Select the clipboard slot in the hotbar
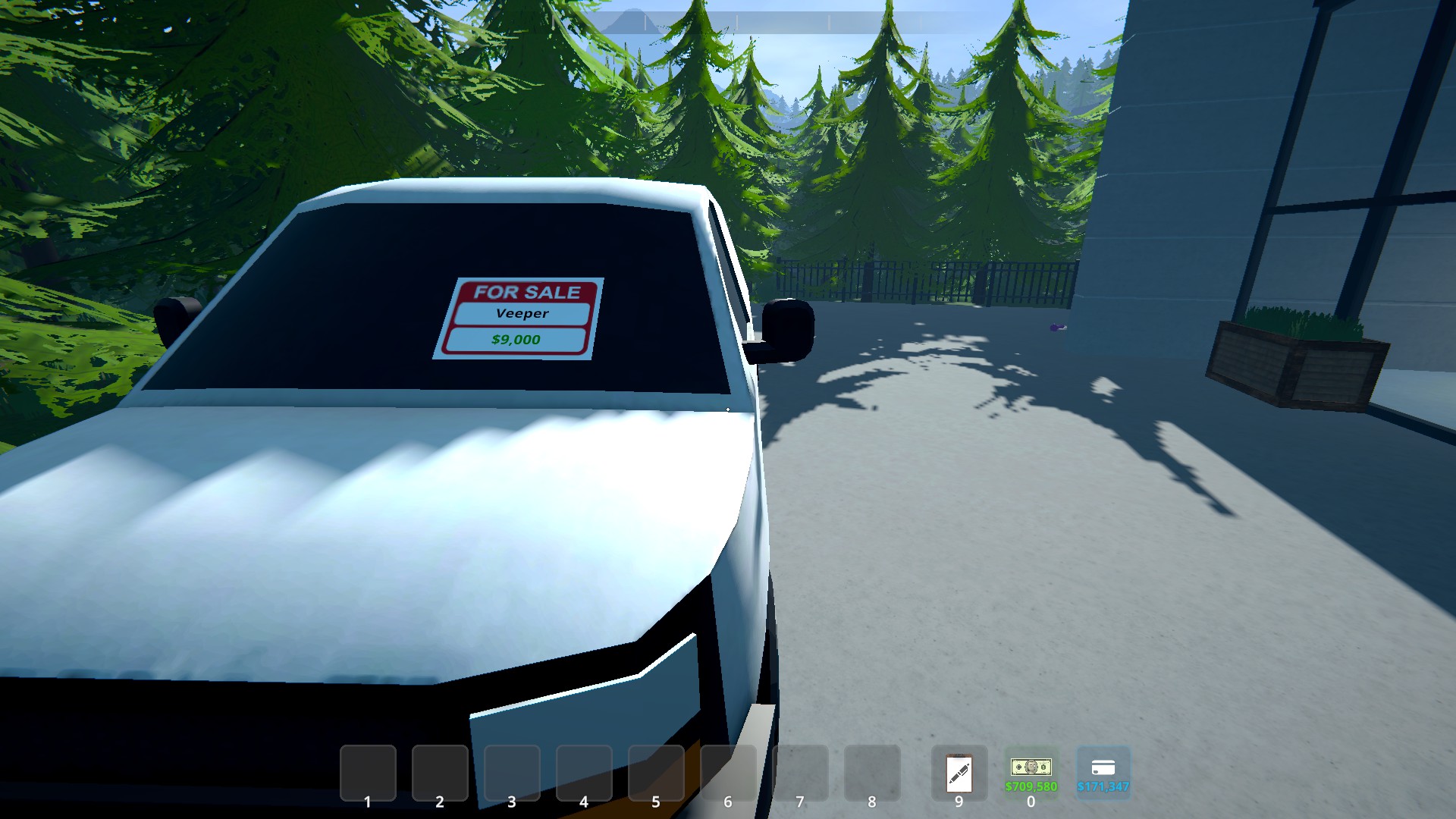 959,773
